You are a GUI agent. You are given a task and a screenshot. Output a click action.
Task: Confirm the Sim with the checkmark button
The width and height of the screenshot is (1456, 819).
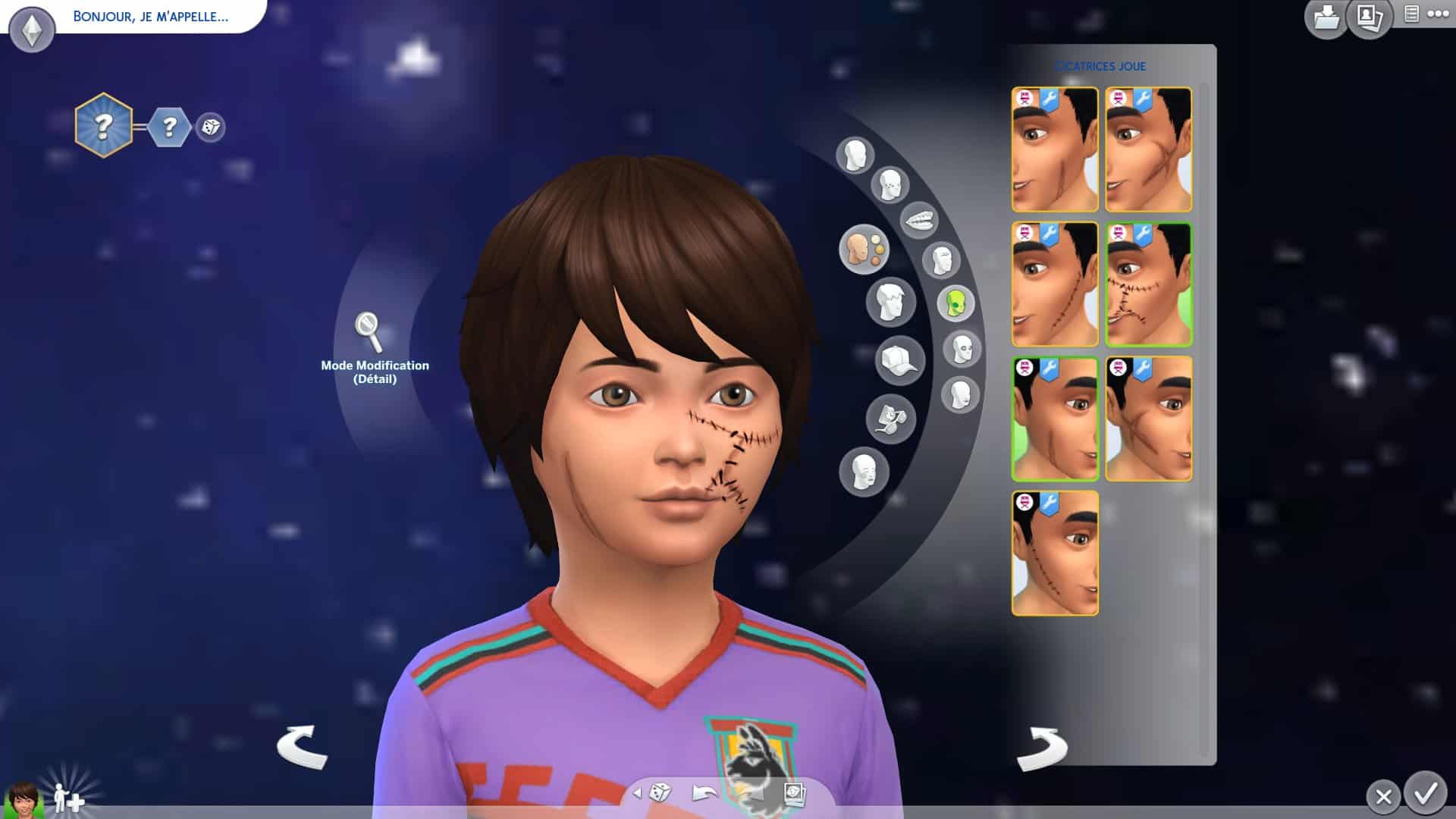(1426, 793)
